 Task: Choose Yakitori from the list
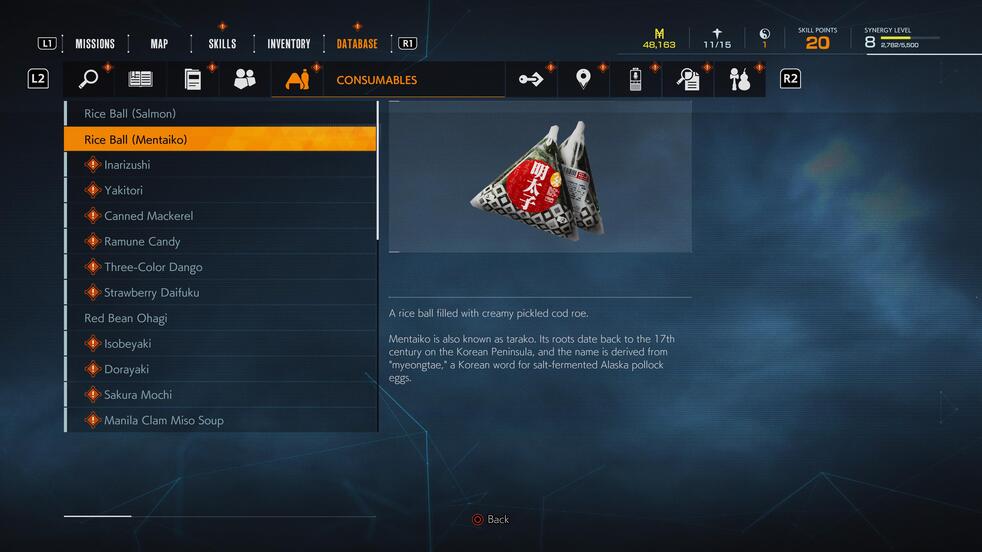(x=220, y=190)
